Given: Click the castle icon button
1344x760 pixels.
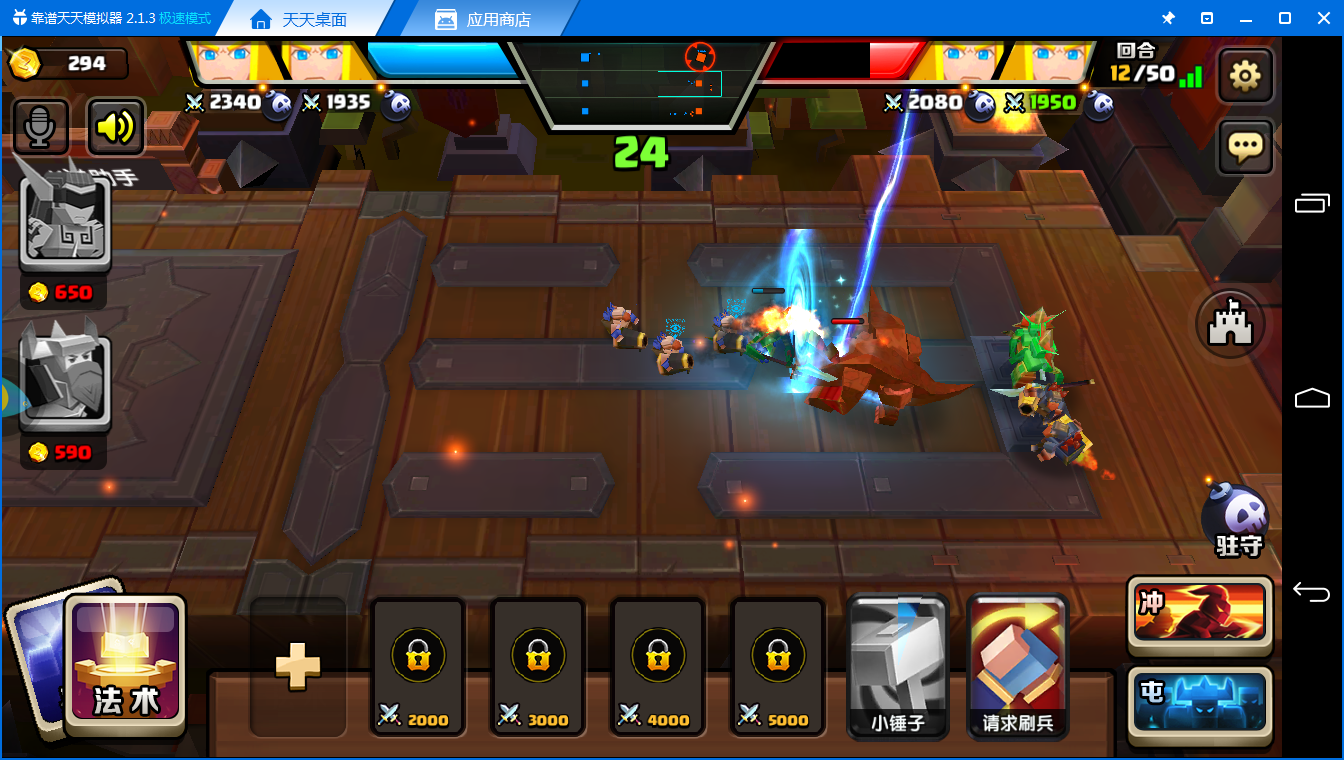Looking at the screenshot, I should pyautogui.click(x=1231, y=324).
